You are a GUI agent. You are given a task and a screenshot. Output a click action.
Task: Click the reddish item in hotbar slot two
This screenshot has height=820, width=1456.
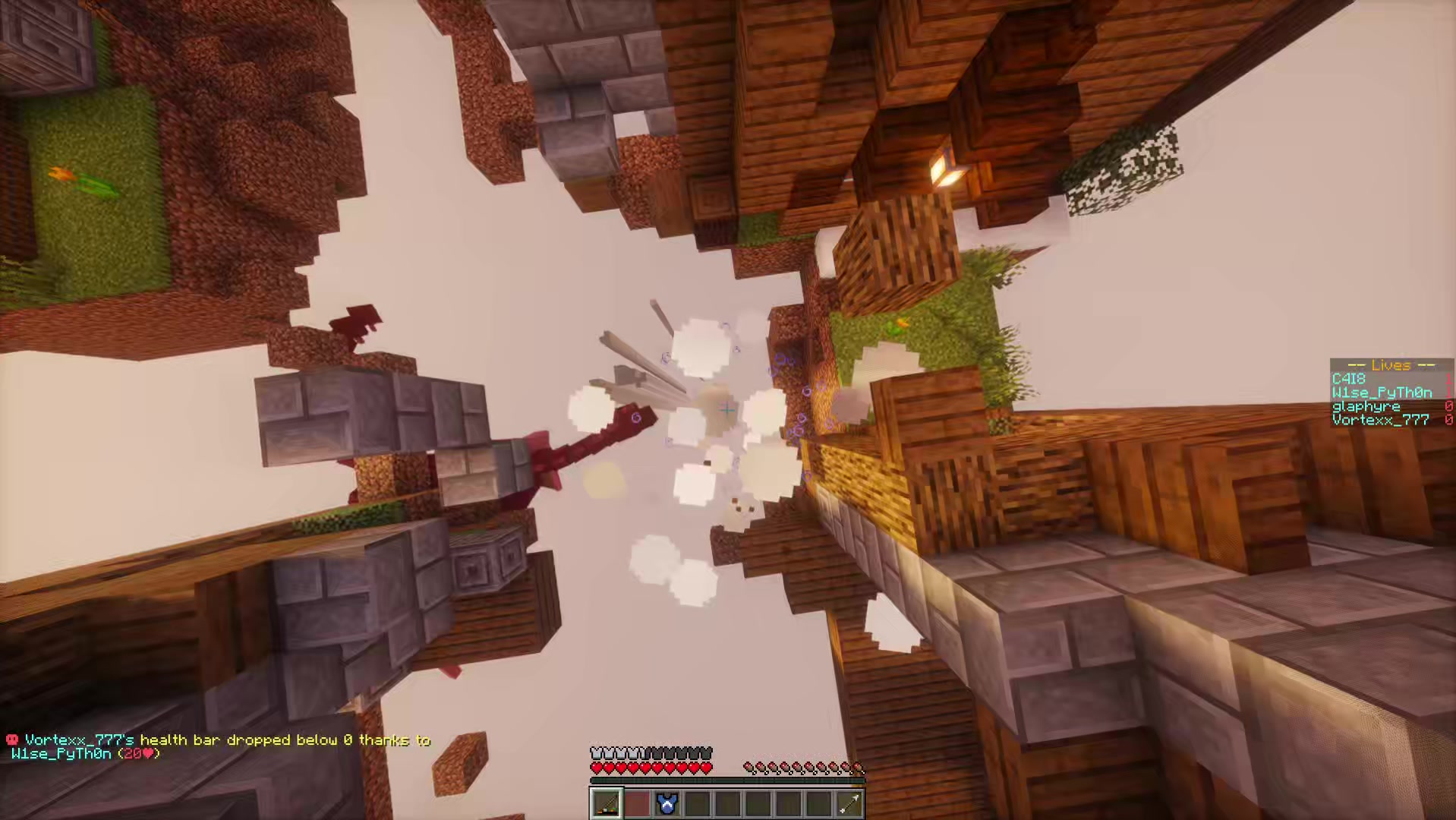(x=637, y=803)
